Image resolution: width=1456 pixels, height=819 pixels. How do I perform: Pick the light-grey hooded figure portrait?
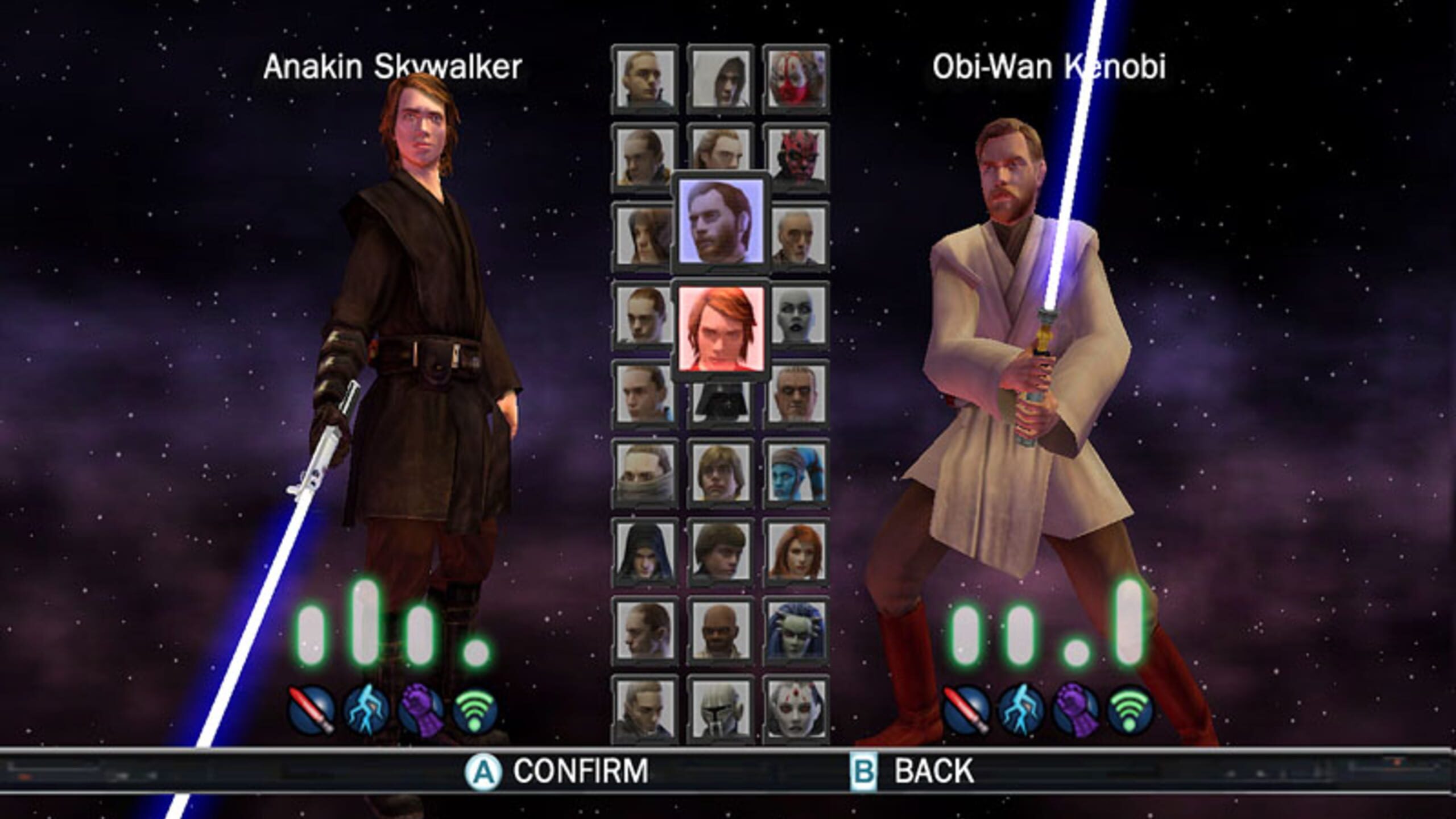point(721,78)
